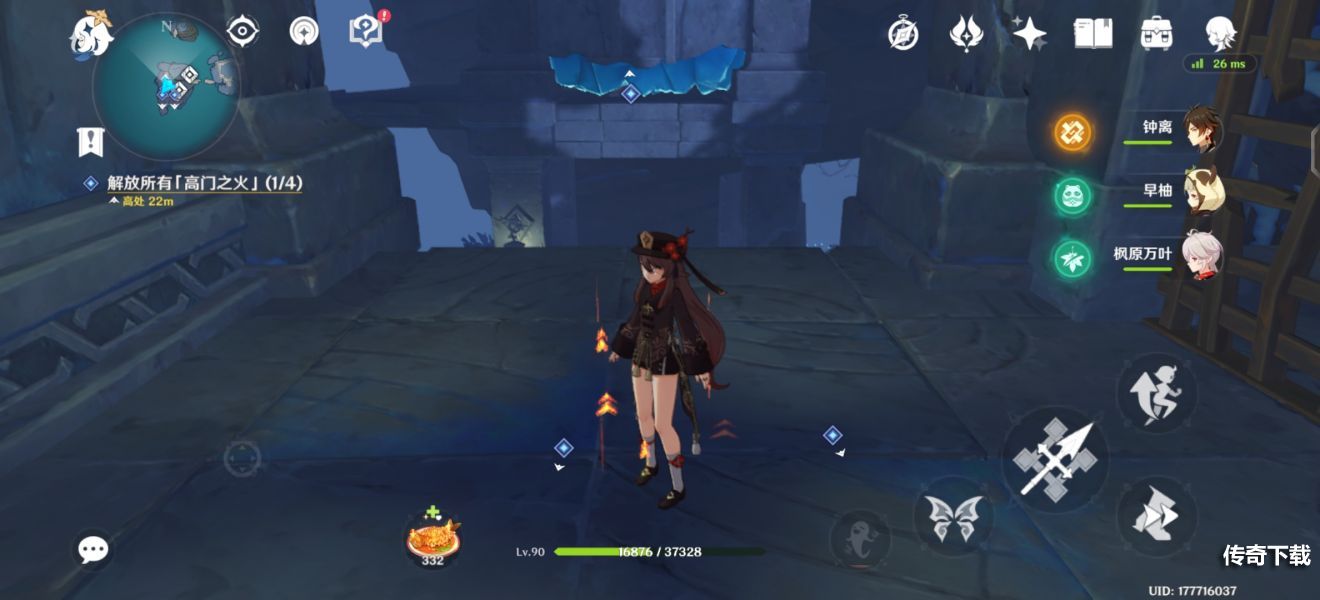Open the compass adventure handbook icon

tap(903, 34)
